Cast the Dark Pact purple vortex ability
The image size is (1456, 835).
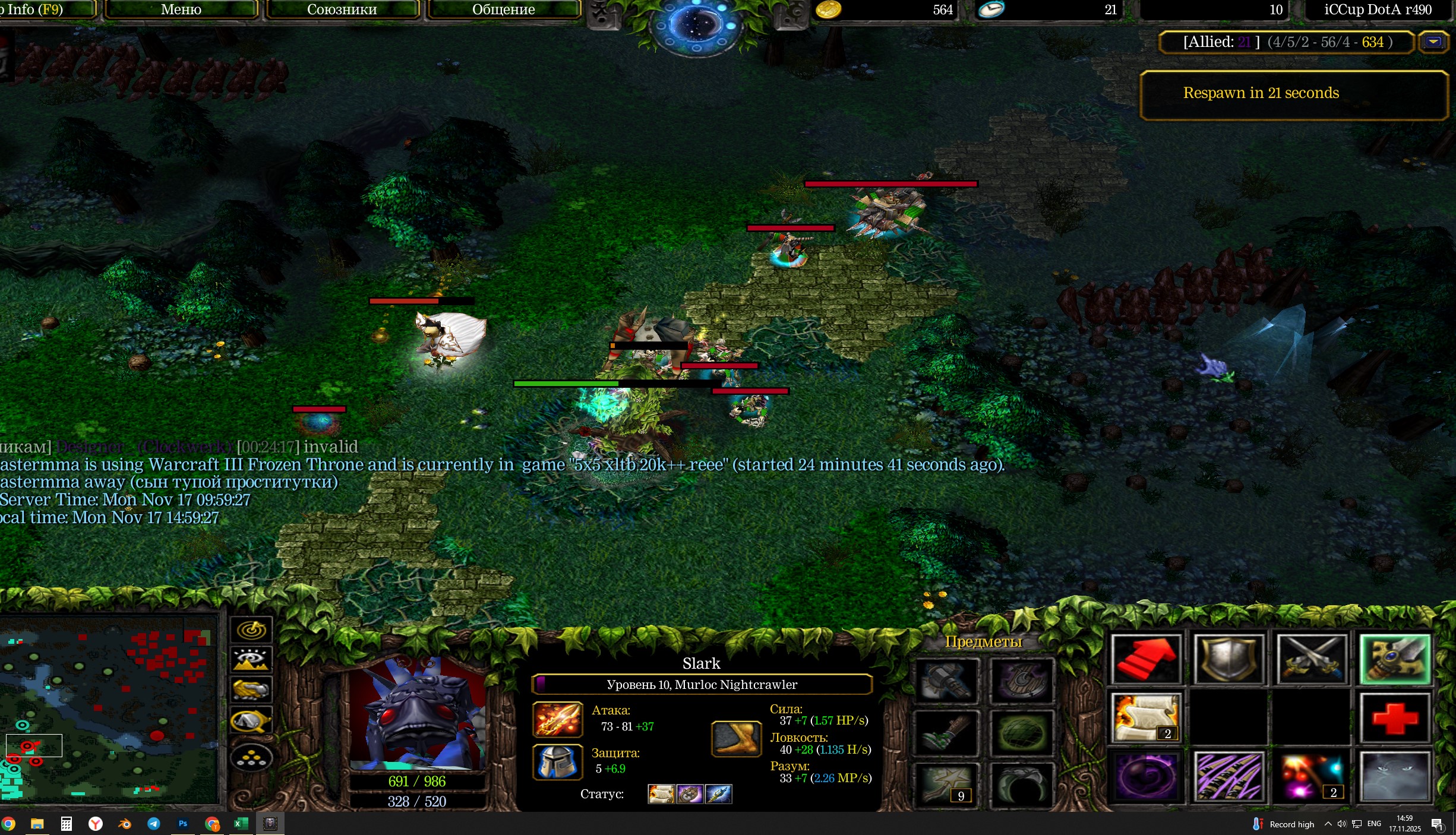point(1146,776)
